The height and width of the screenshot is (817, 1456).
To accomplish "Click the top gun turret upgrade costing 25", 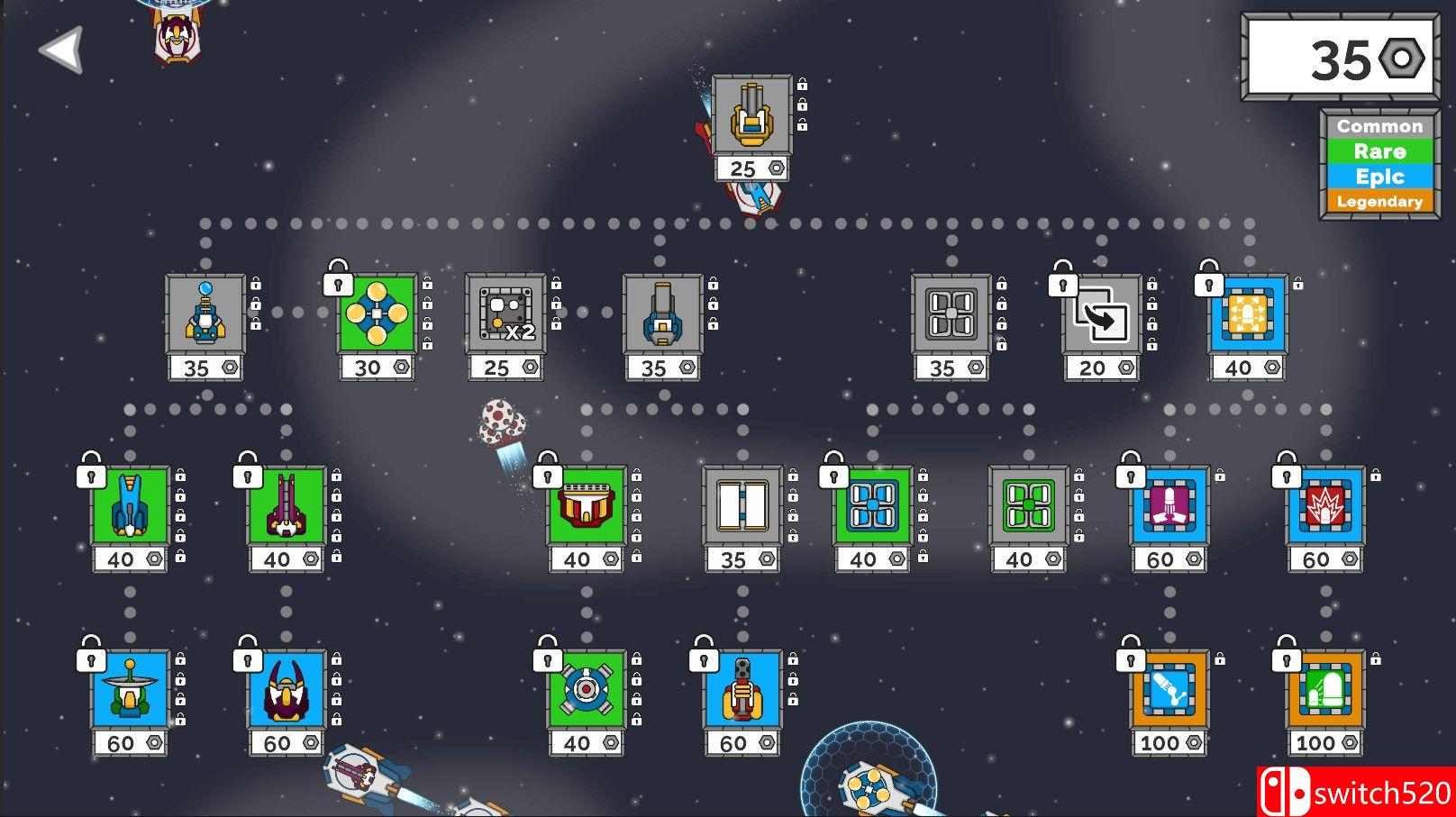I will coord(753,115).
